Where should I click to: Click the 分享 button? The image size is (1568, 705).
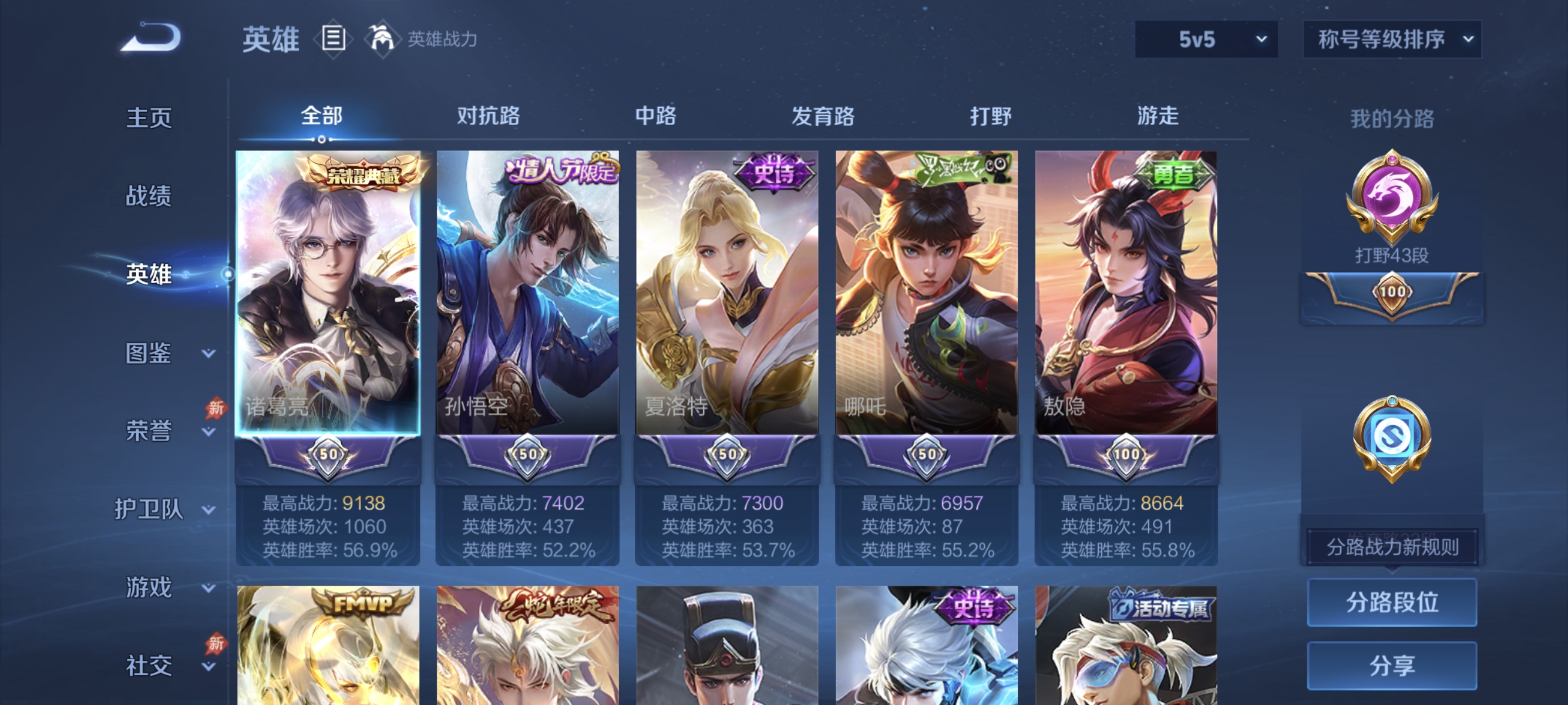pyautogui.click(x=1391, y=666)
